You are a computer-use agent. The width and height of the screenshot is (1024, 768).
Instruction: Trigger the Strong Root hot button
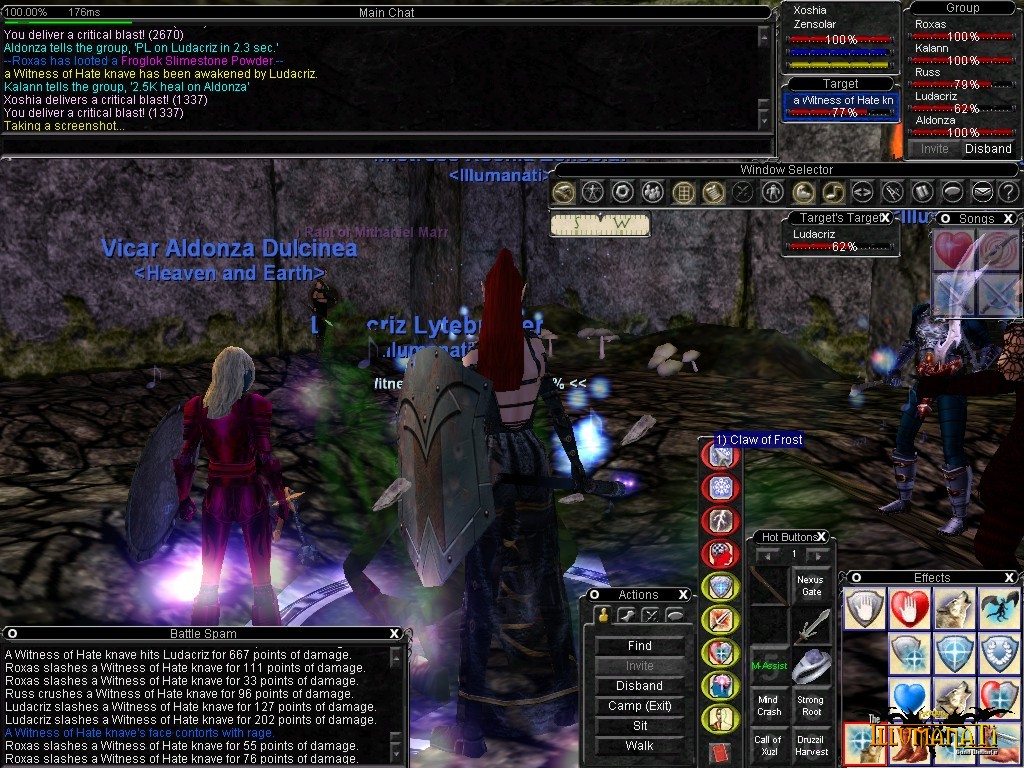811,706
